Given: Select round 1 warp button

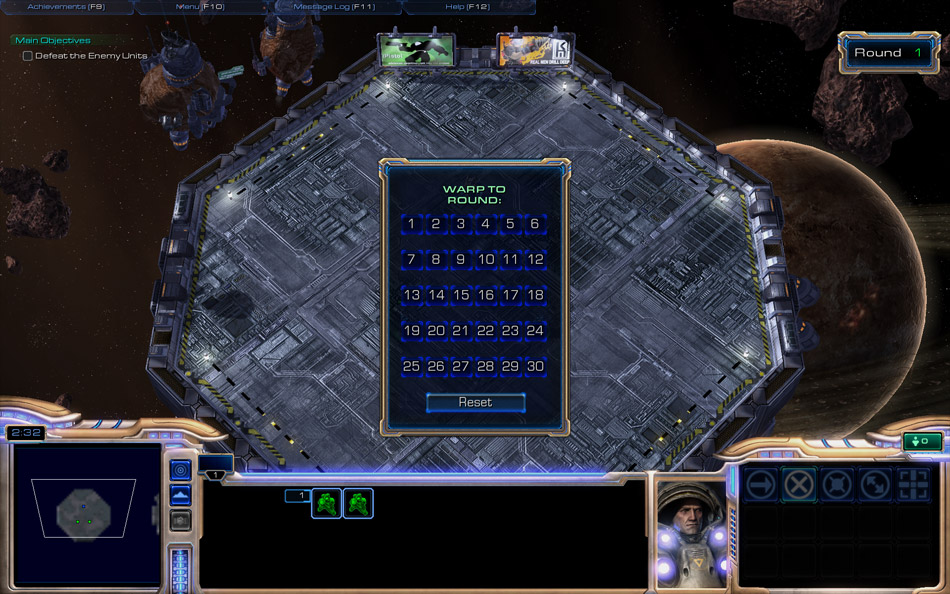Looking at the screenshot, I should point(412,224).
